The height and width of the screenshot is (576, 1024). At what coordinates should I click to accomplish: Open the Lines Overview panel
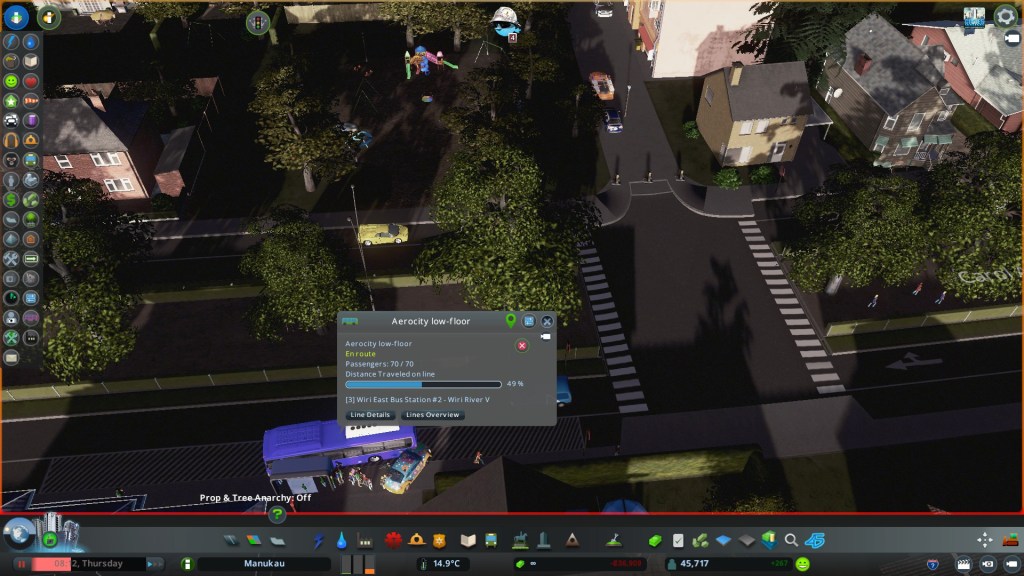click(432, 415)
